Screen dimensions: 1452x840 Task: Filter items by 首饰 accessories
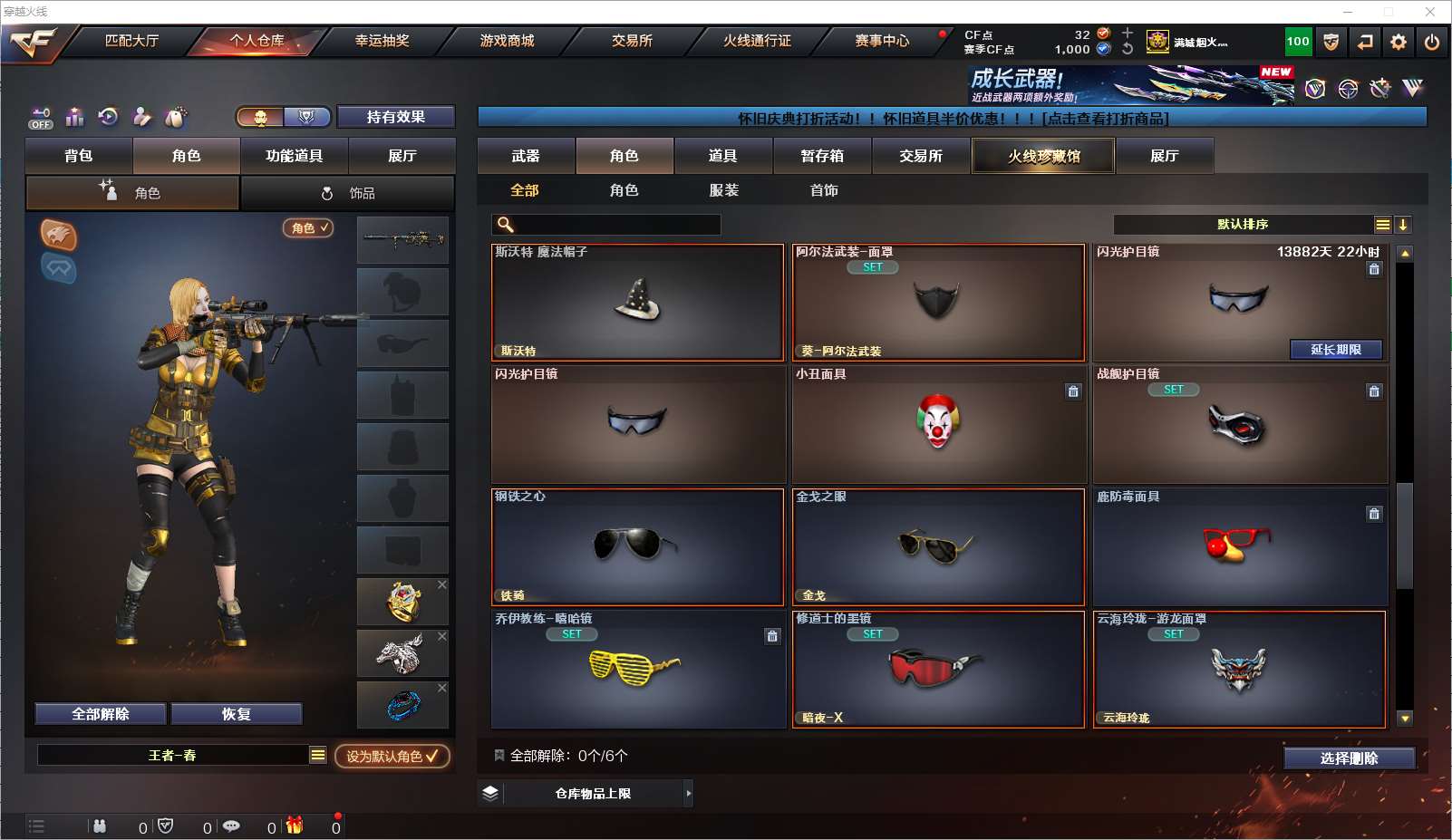pos(824,190)
